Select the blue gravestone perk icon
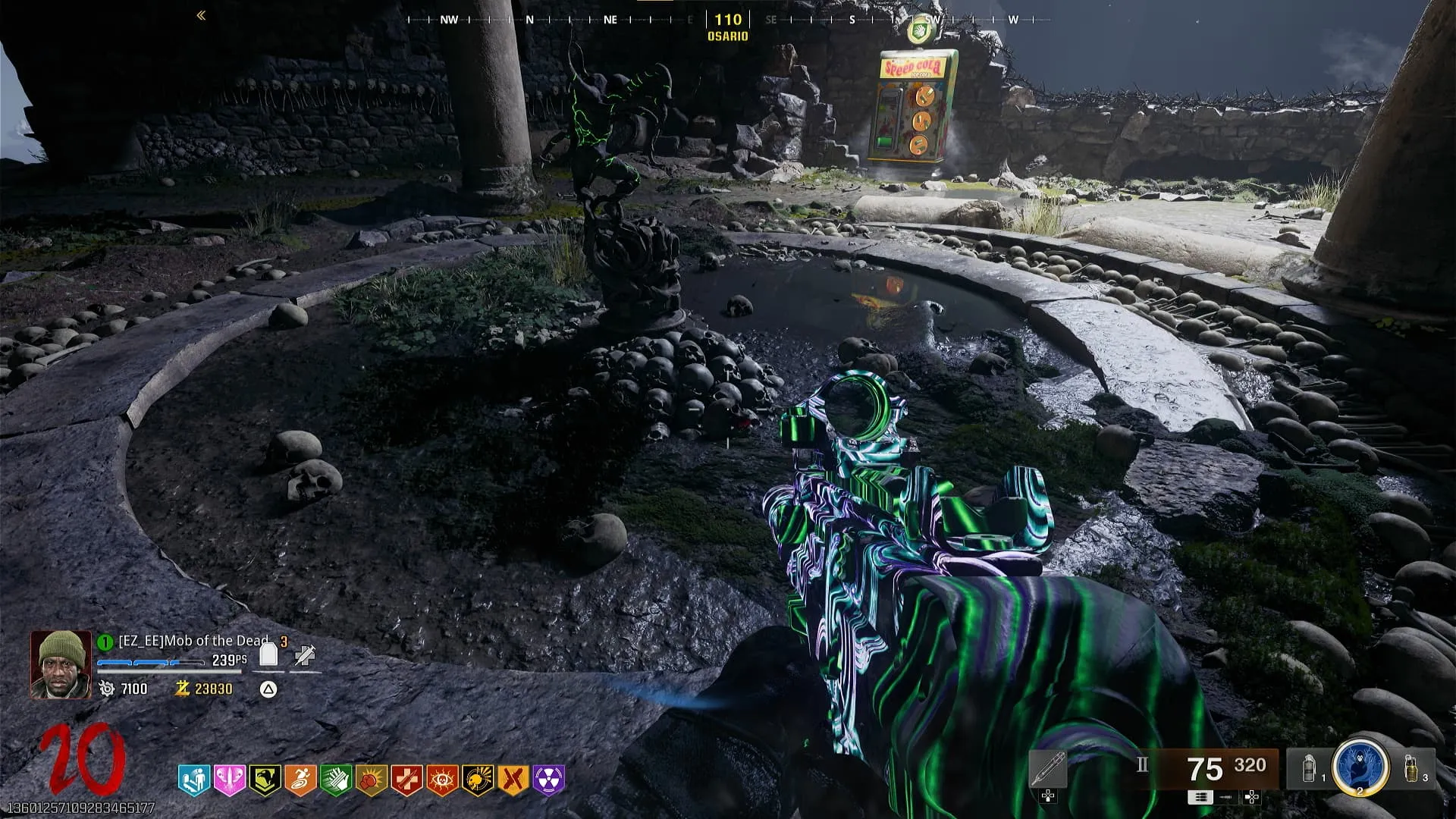 (x=193, y=780)
